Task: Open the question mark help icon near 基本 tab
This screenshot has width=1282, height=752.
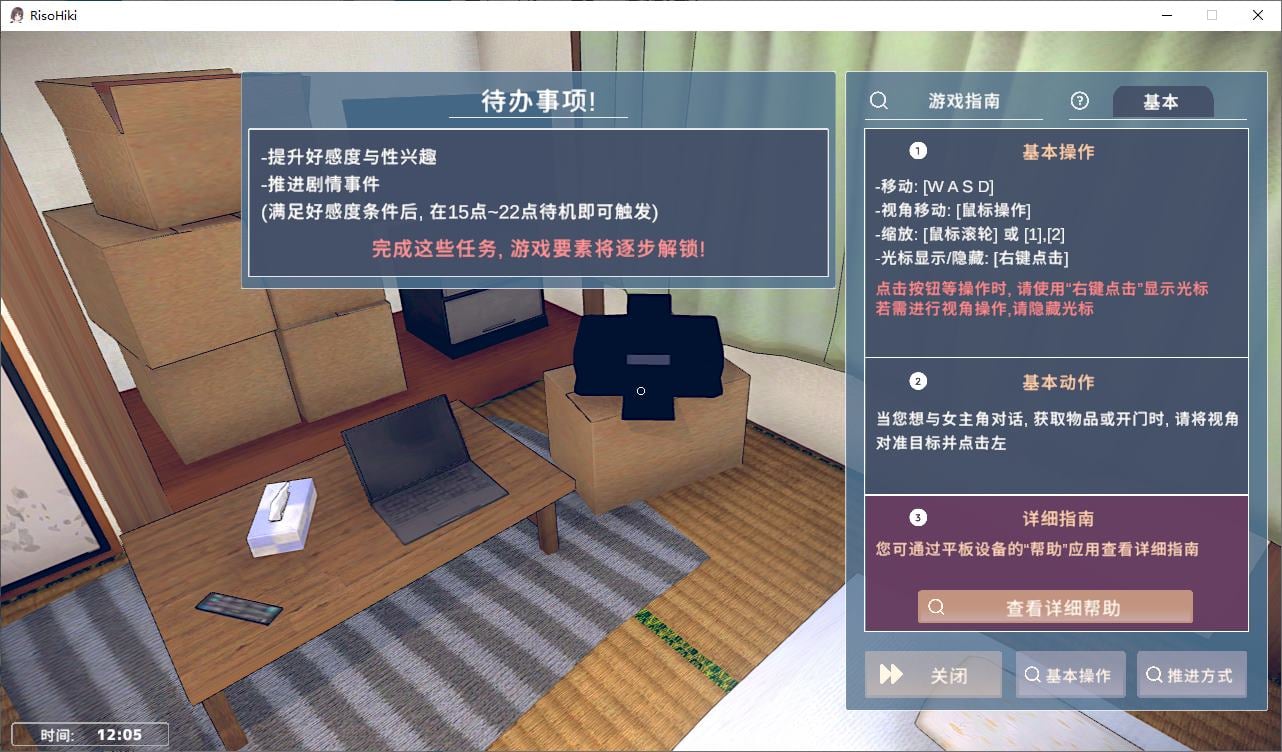Action: click(1079, 101)
